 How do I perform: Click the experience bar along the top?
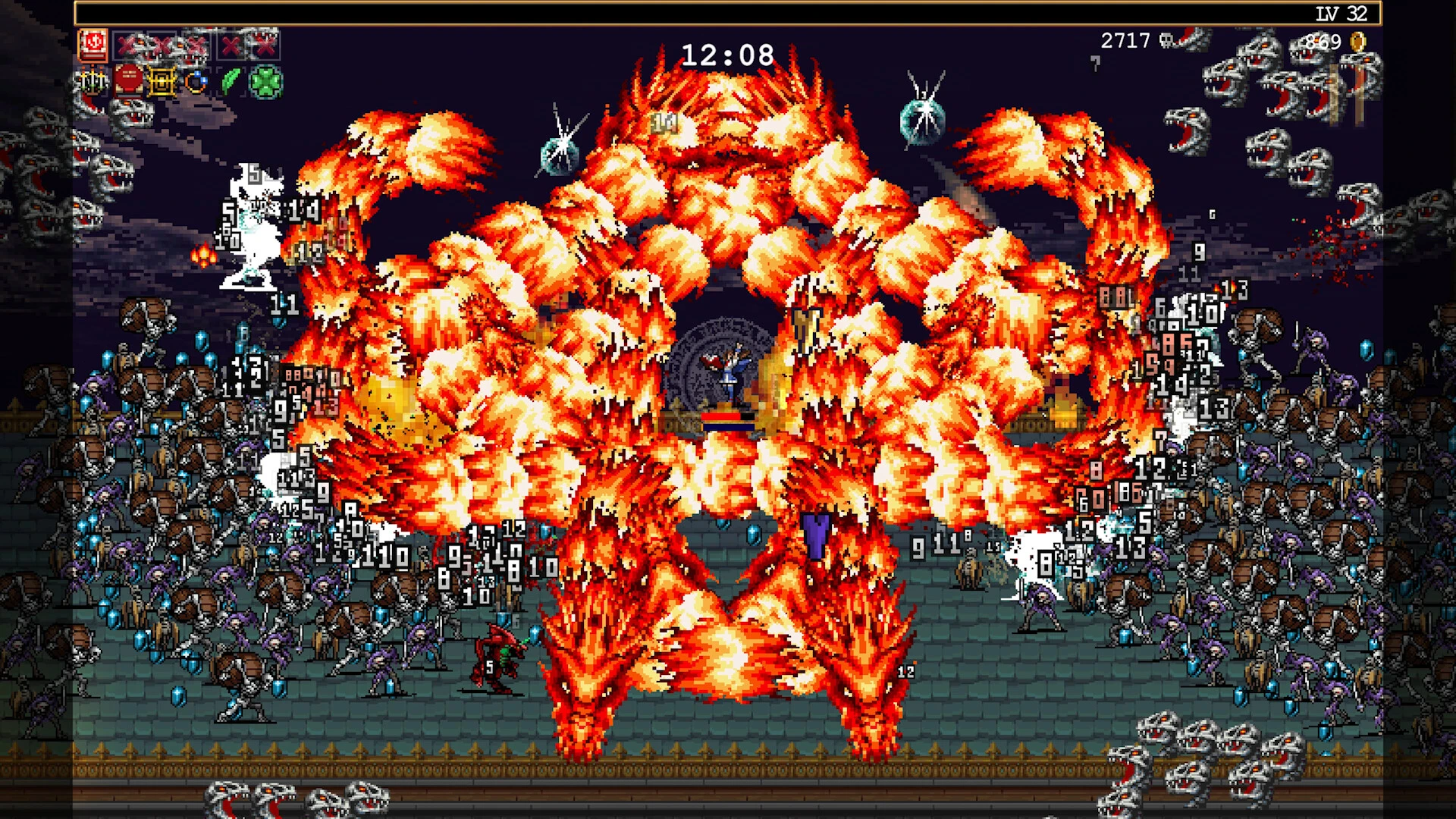[728, 11]
